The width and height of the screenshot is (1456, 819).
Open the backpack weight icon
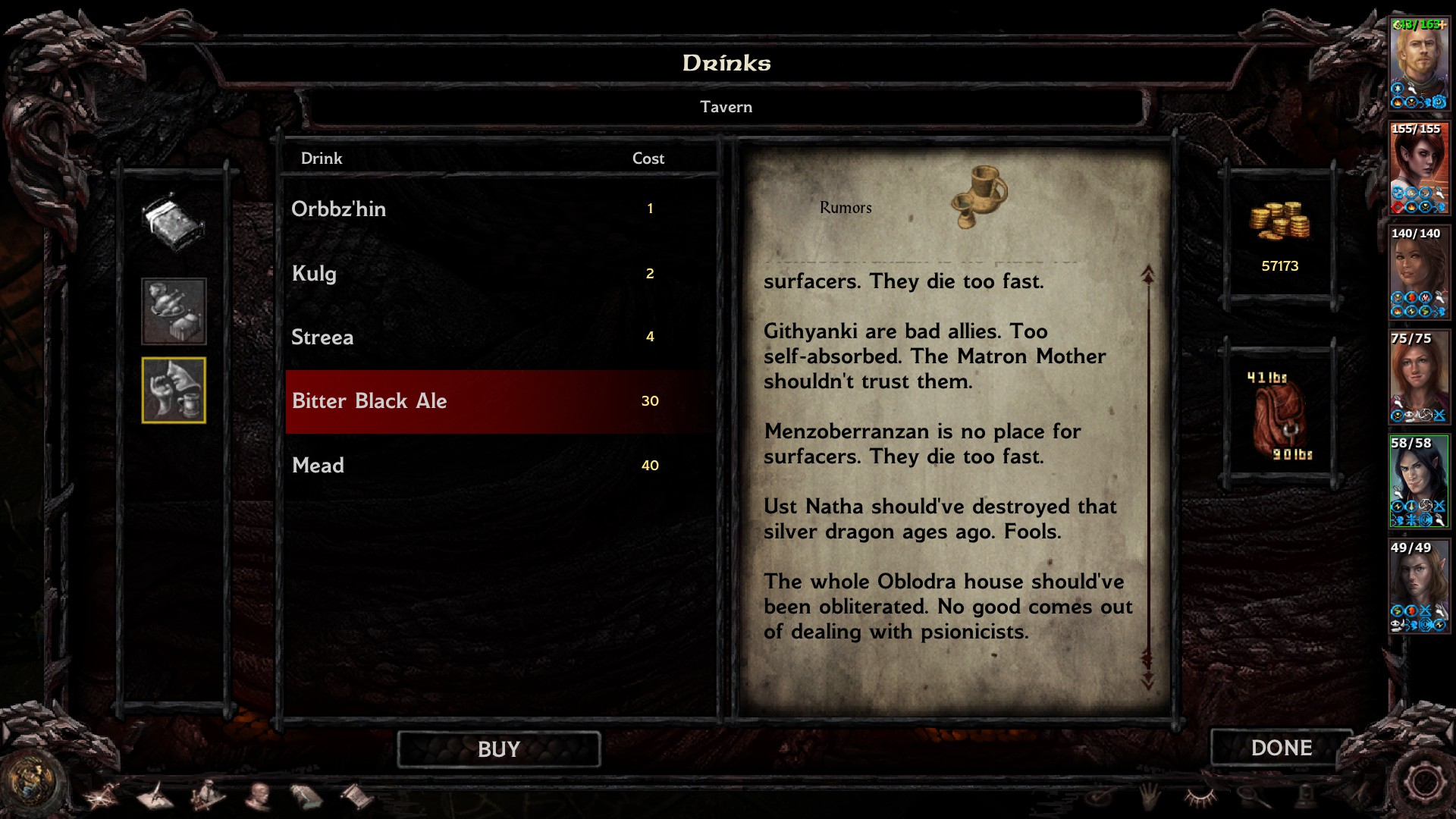coord(1279,416)
